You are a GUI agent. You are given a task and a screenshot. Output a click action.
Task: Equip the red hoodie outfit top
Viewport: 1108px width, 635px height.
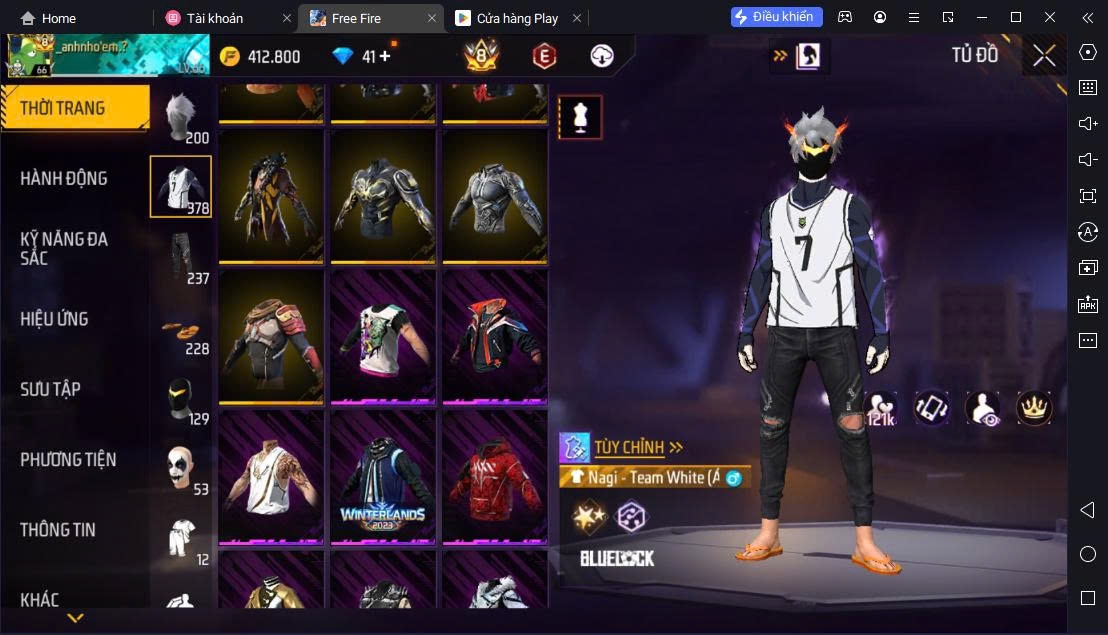495,478
